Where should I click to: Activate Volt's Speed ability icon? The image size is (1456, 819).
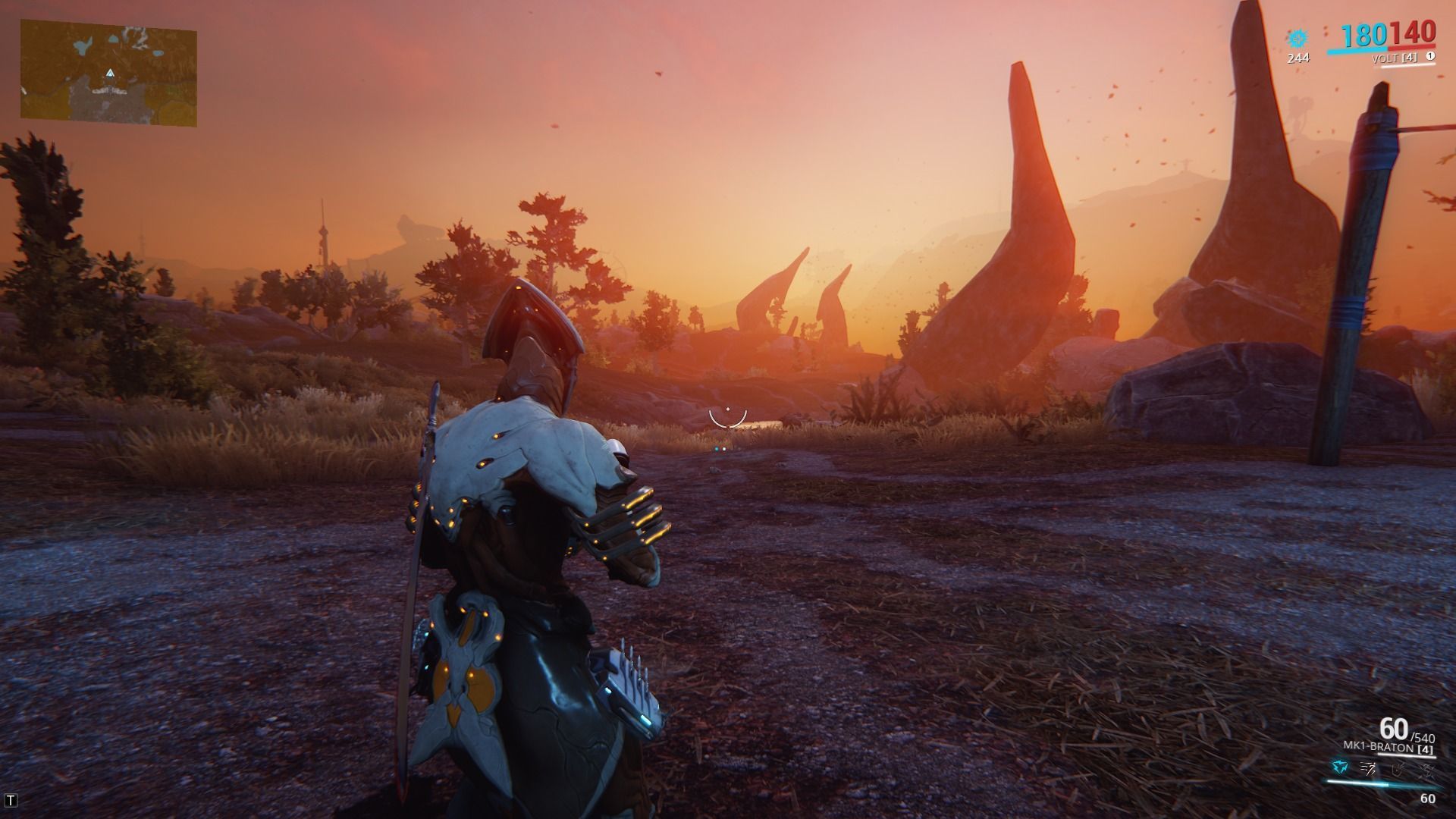(1370, 770)
